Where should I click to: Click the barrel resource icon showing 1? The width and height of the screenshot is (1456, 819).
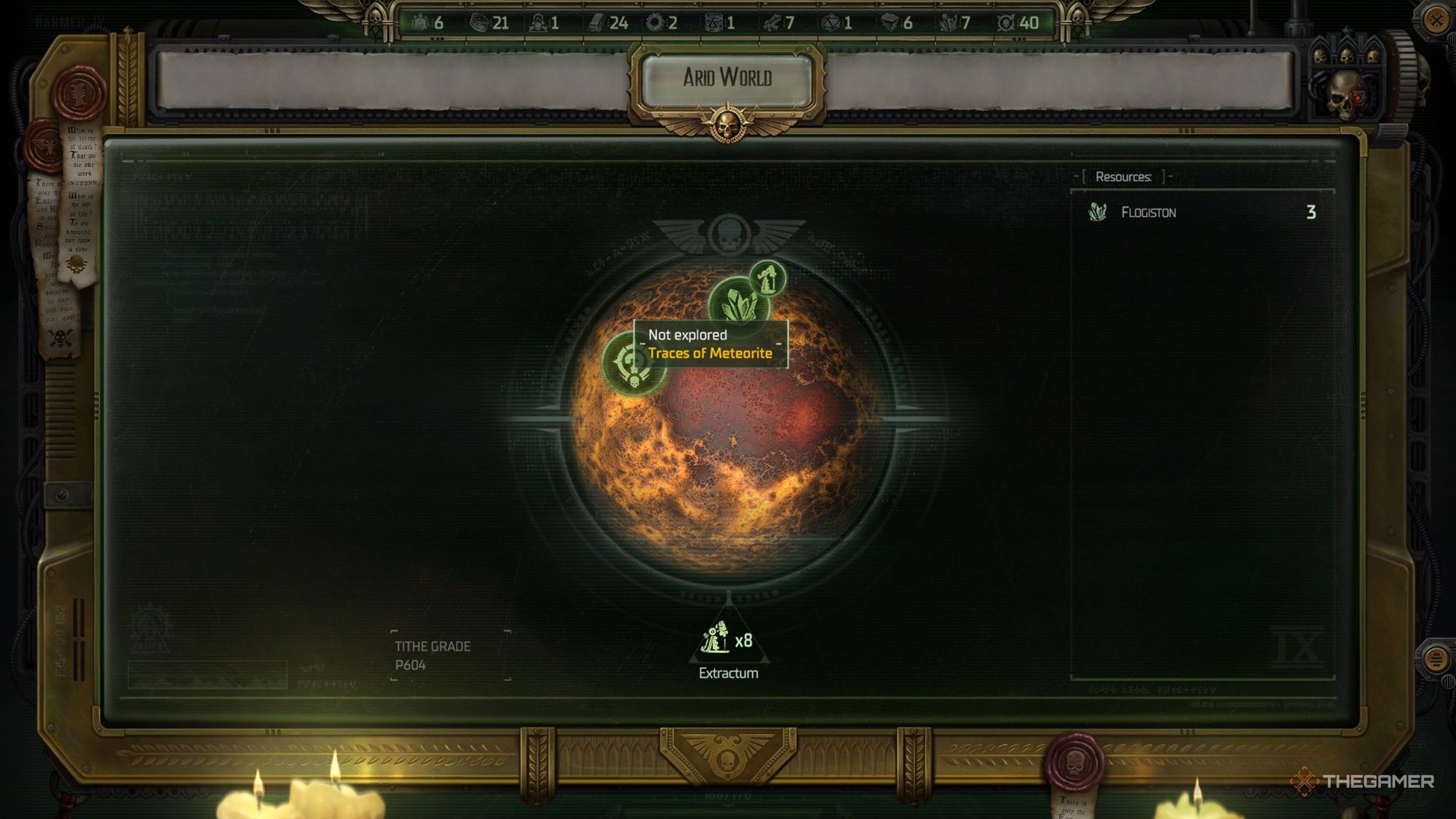pyautogui.click(x=713, y=21)
